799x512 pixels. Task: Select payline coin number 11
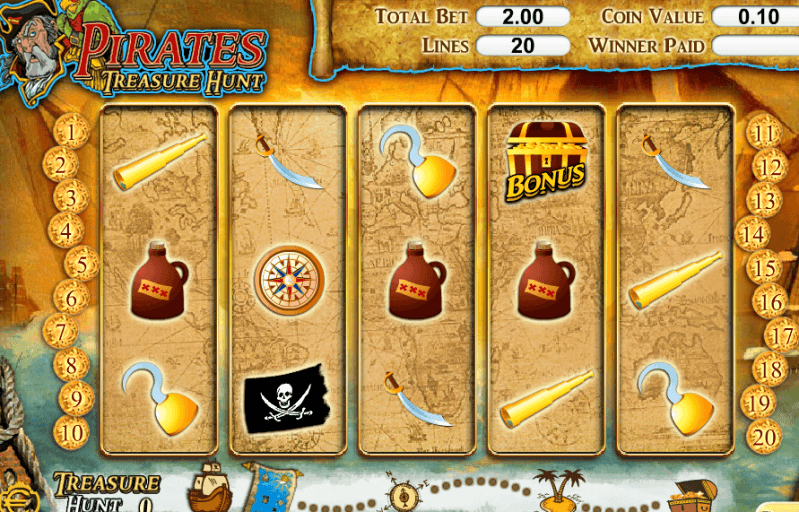pos(765,133)
